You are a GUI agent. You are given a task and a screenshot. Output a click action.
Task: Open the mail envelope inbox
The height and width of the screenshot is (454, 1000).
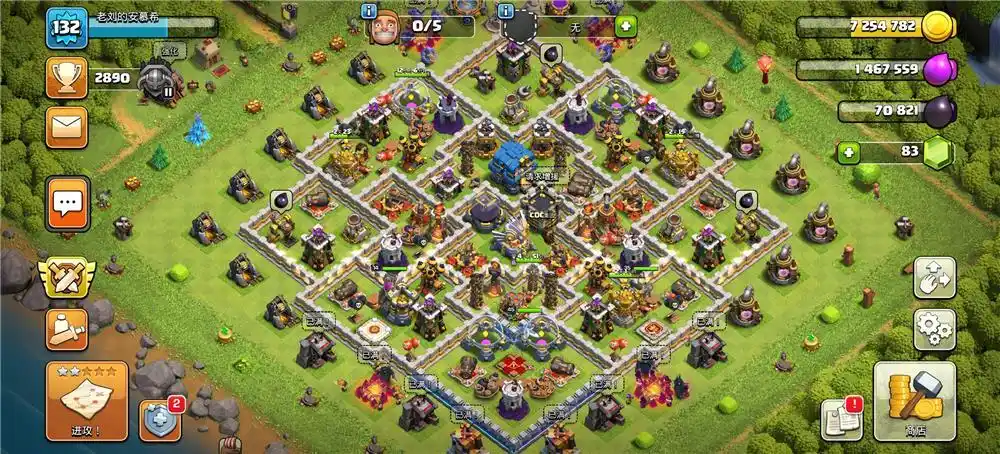pyautogui.click(x=67, y=127)
